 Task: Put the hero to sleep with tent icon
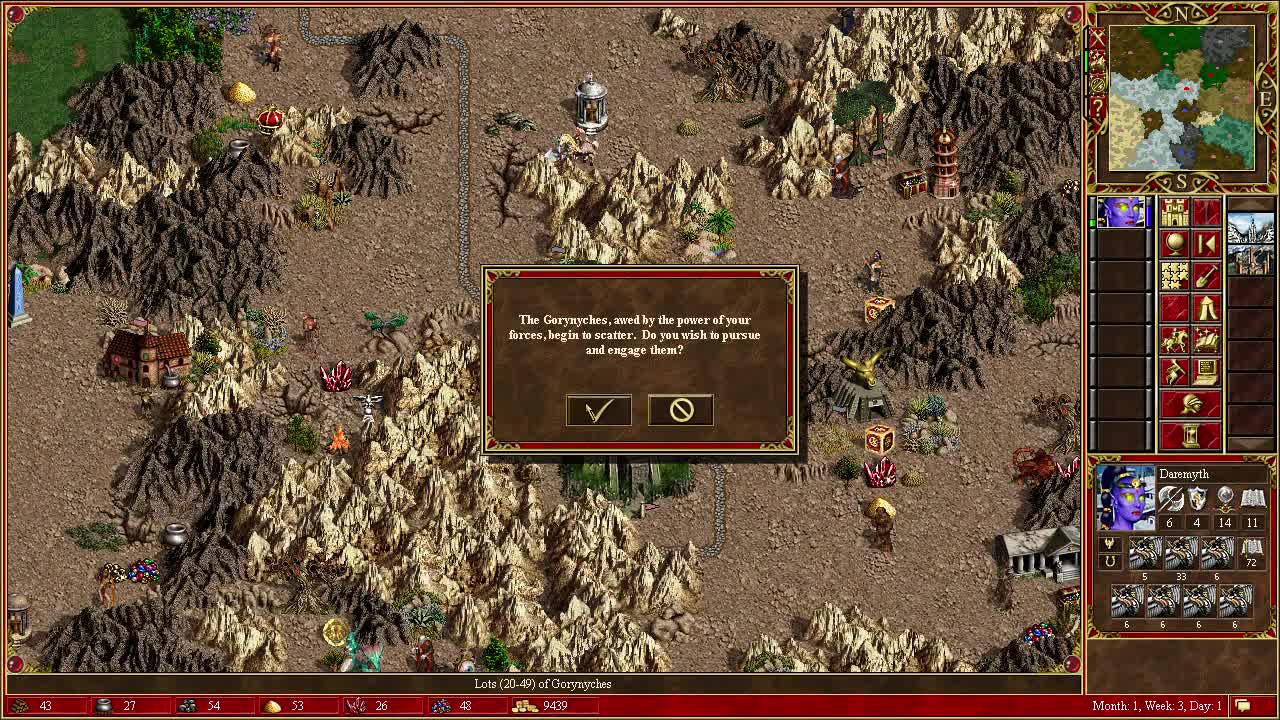1207,308
